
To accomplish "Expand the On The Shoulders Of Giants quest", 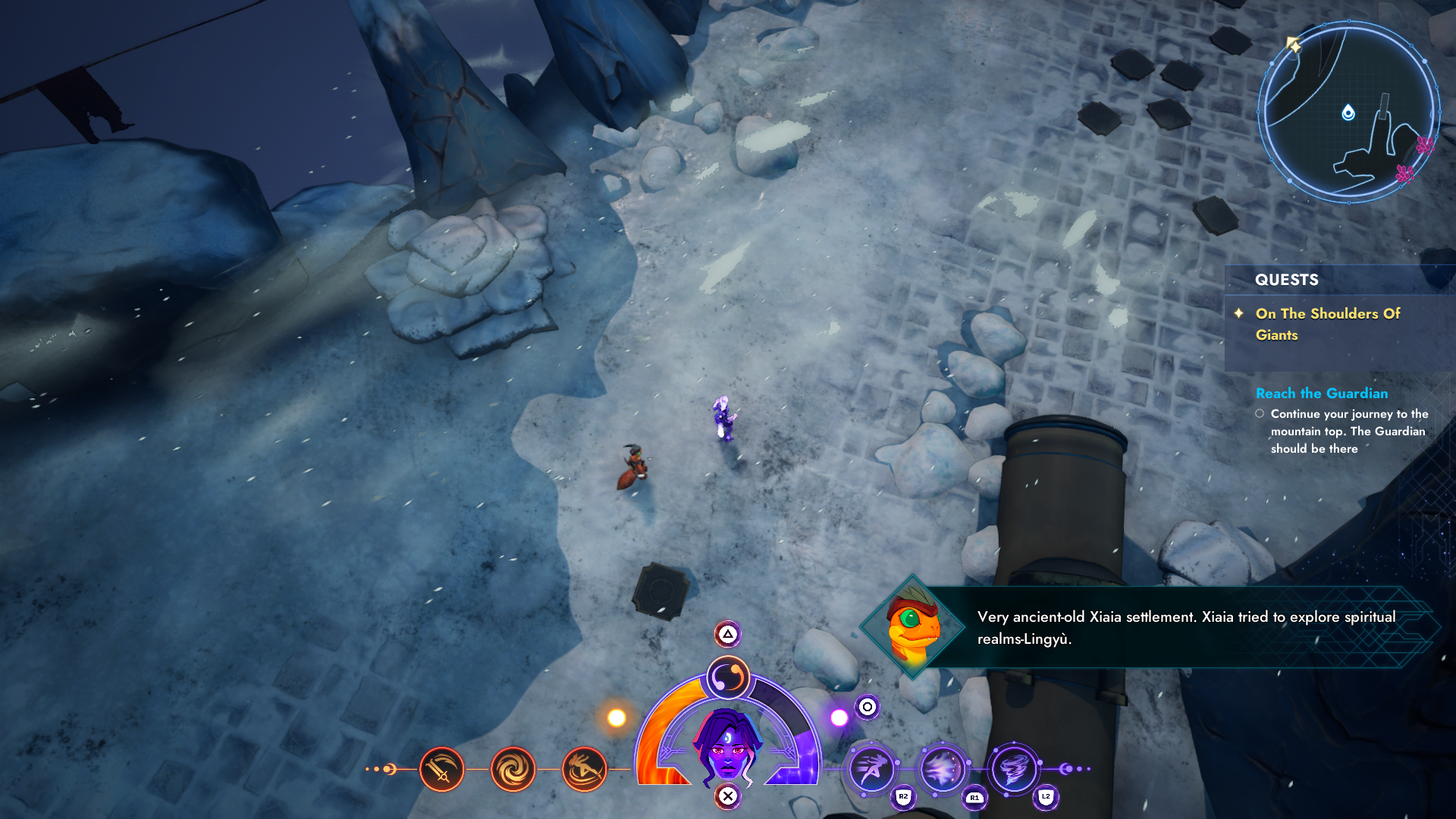I will (1327, 324).
